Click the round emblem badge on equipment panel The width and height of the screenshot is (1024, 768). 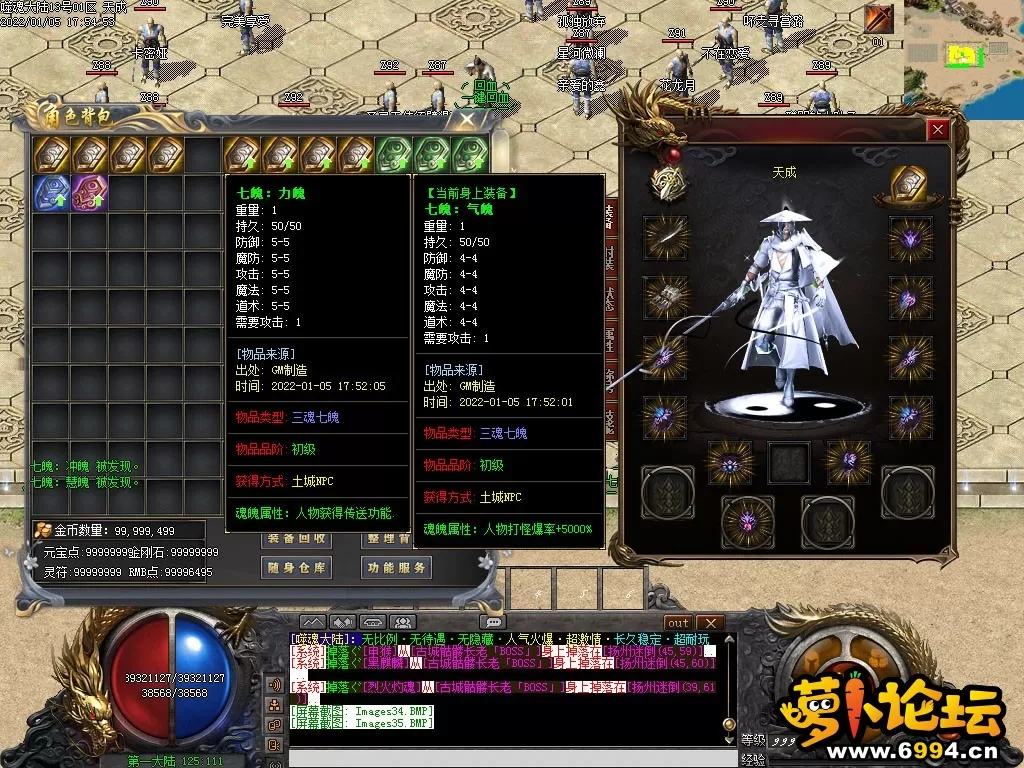pos(667,181)
